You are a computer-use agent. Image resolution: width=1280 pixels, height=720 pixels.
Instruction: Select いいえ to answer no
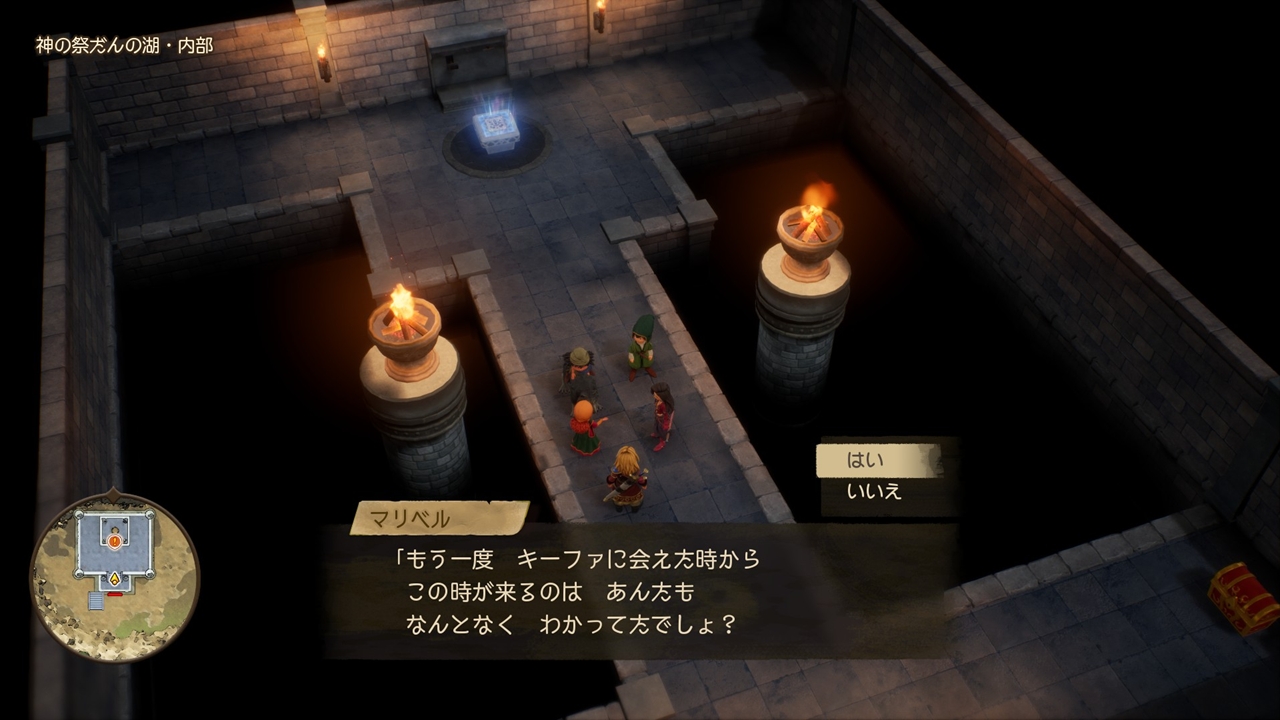[x=876, y=491]
